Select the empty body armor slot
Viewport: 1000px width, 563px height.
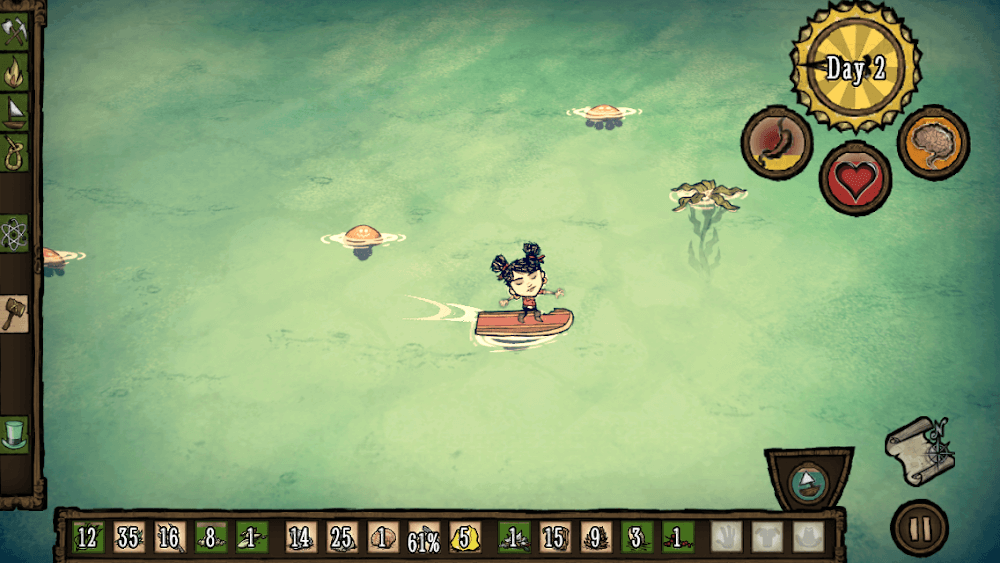click(767, 538)
